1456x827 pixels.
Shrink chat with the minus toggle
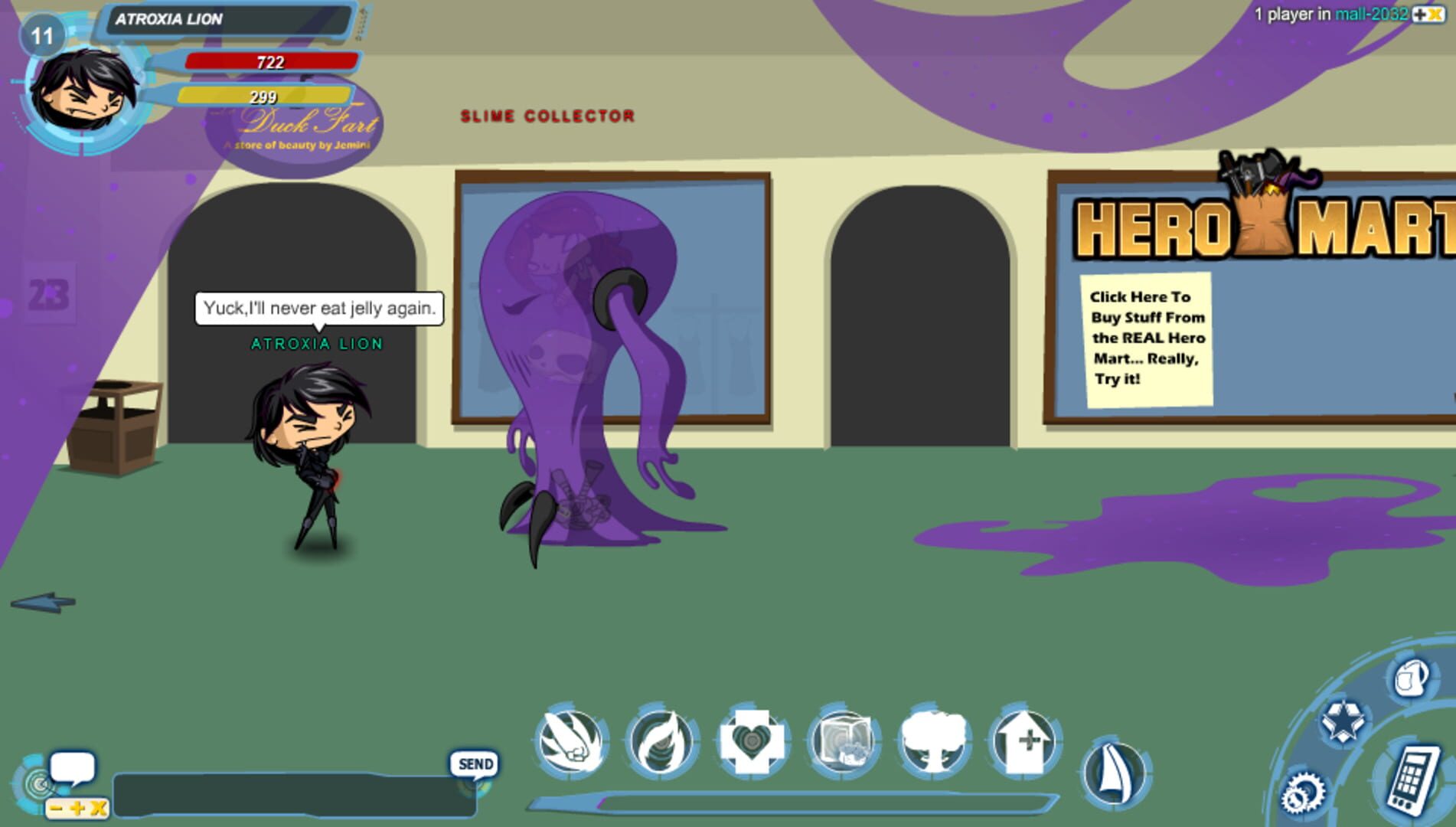point(55,808)
